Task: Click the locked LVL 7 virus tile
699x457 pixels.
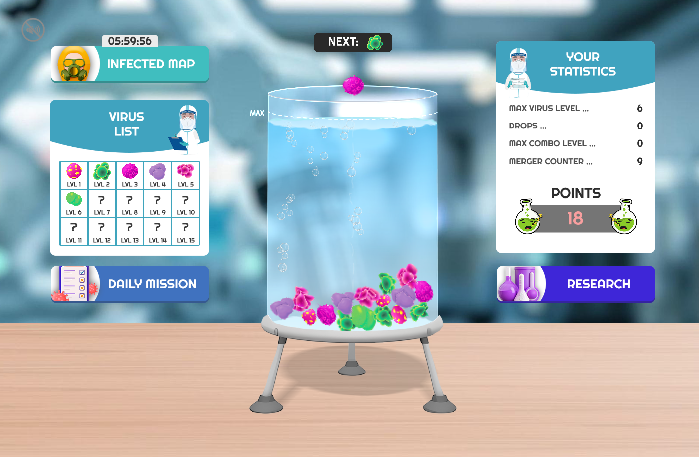Action: (102, 203)
